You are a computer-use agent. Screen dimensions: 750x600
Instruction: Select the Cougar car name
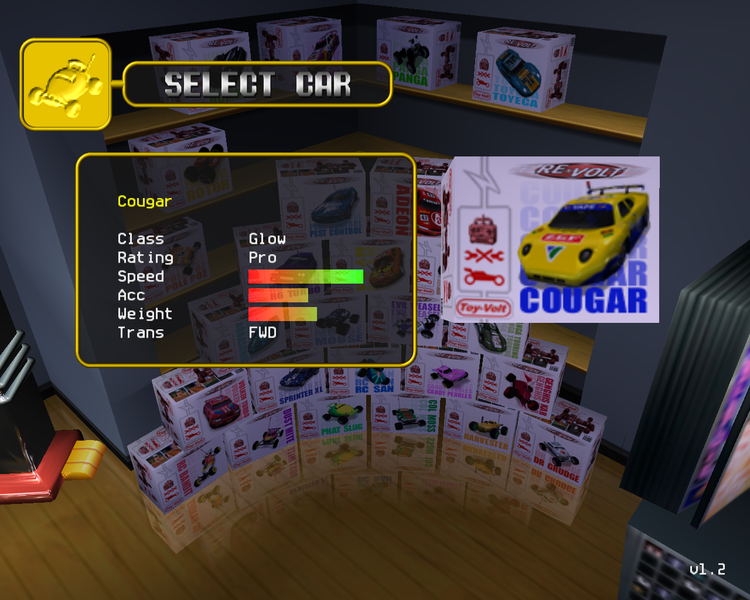click(x=145, y=201)
